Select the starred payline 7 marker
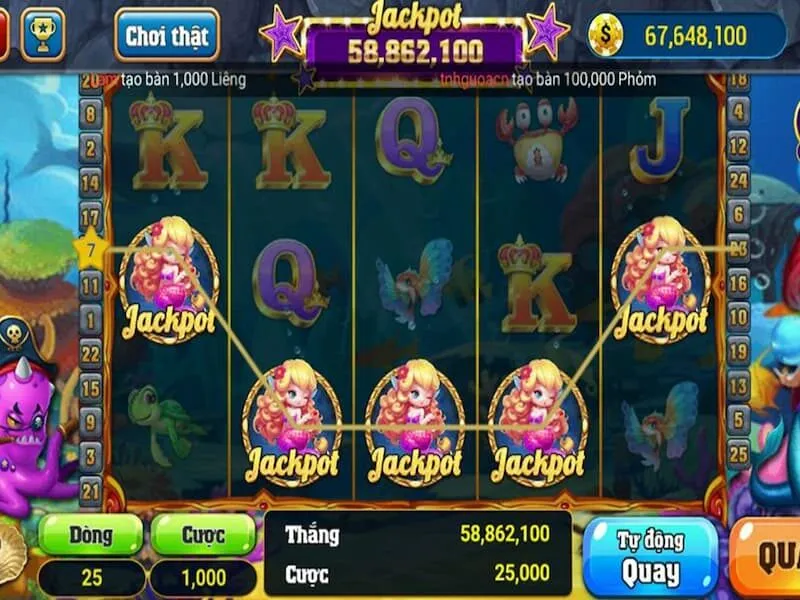The height and width of the screenshot is (600, 800). 90,248
